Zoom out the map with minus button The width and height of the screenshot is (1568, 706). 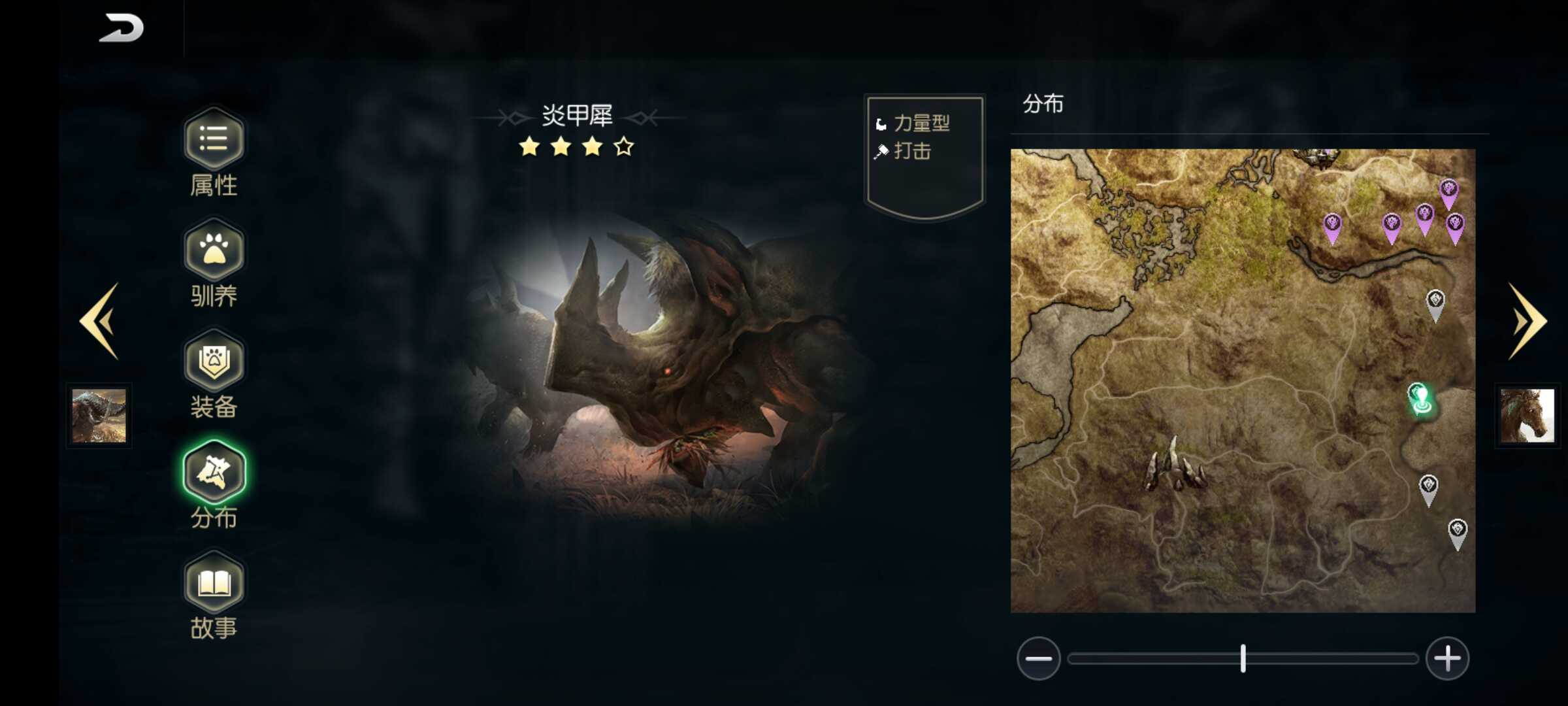(1038, 658)
